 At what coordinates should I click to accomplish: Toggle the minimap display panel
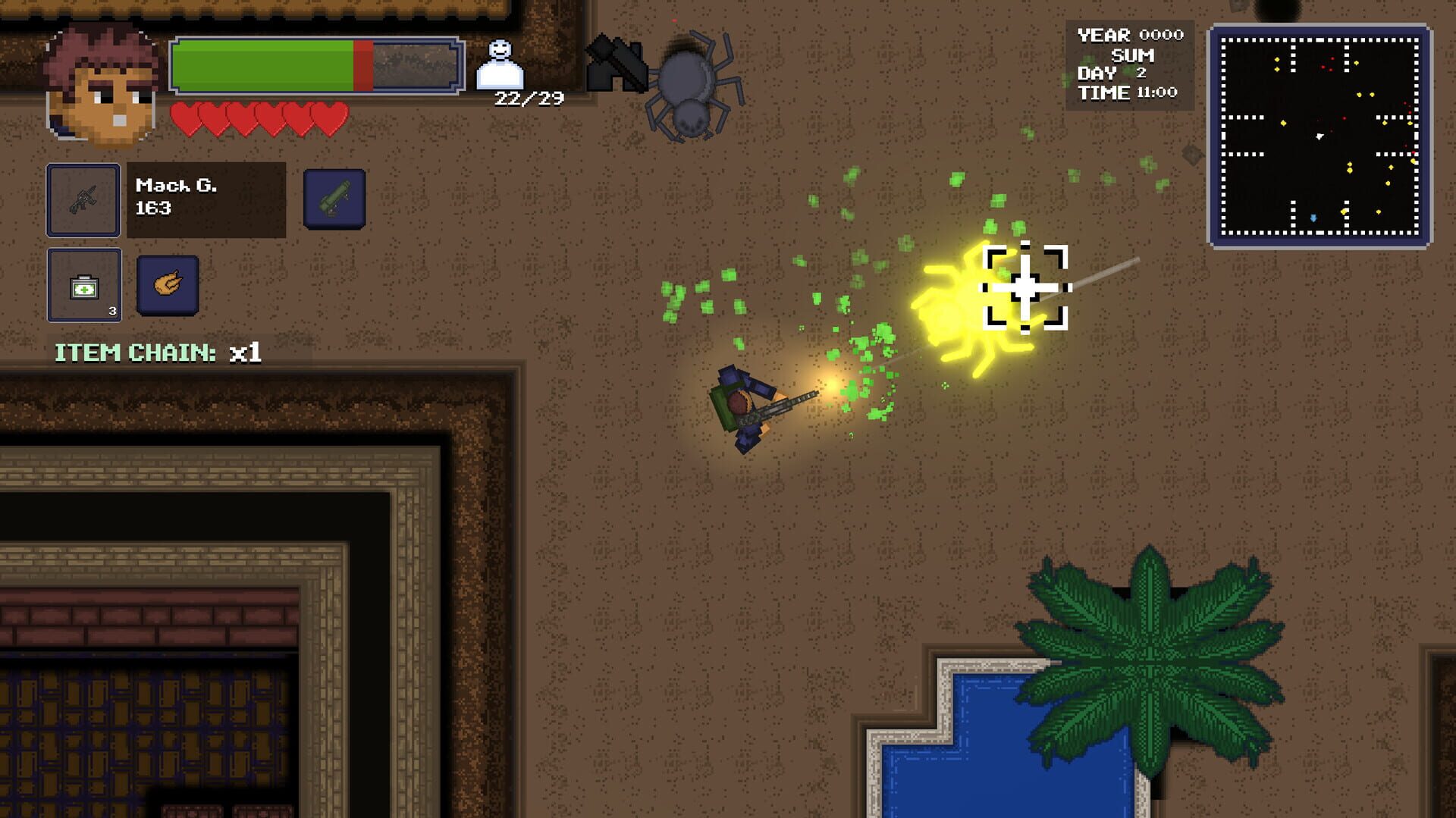coord(1319,134)
